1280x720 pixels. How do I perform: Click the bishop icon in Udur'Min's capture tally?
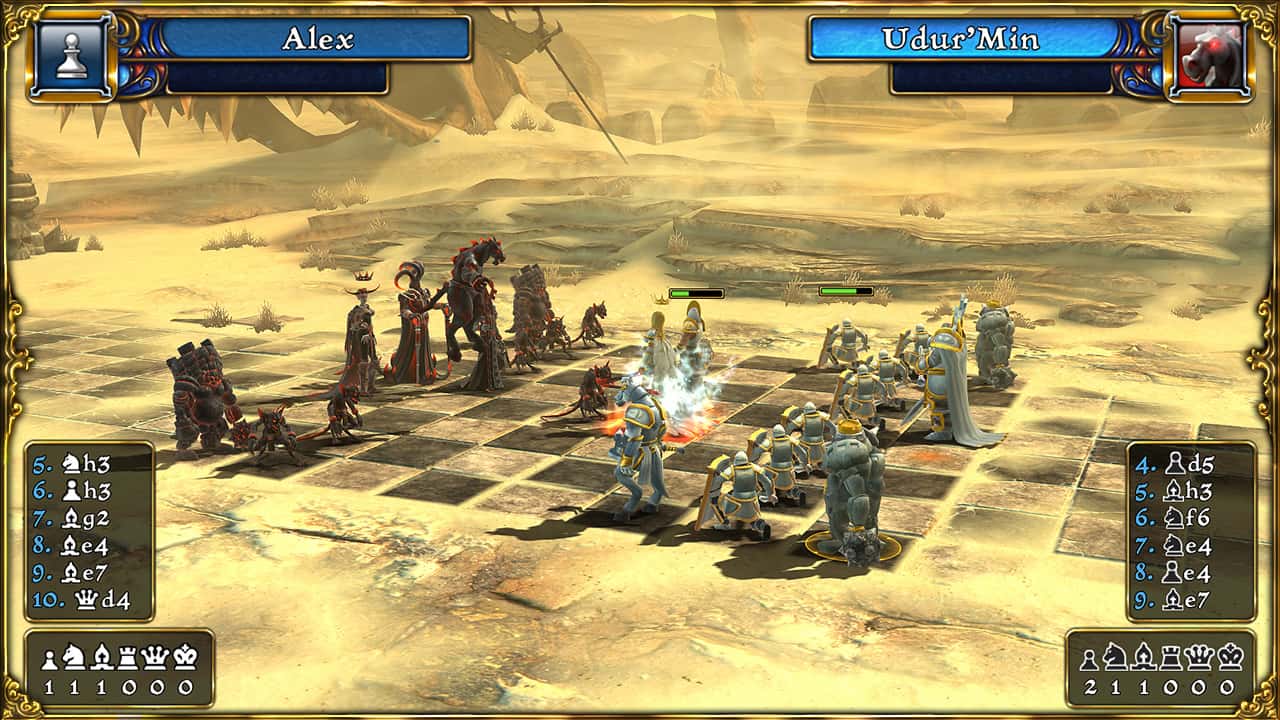pyautogui.click(x=1143, y=657)
